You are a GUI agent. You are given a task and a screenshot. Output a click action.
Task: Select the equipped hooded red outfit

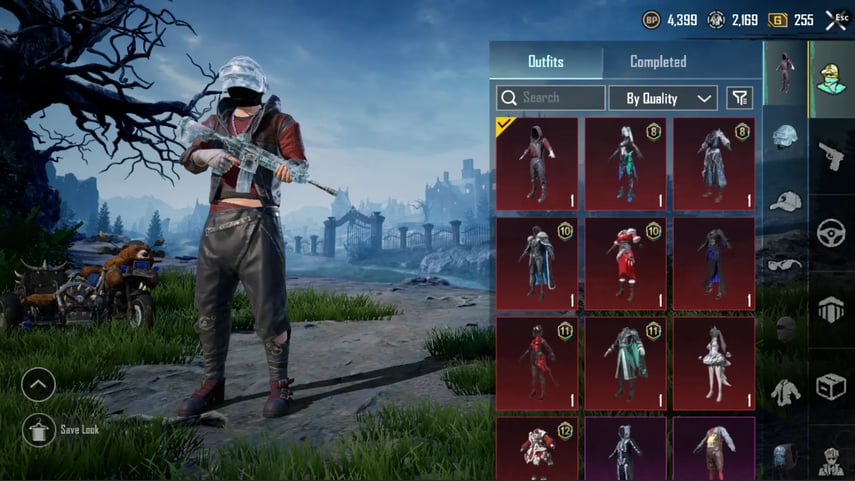(537, 163)
